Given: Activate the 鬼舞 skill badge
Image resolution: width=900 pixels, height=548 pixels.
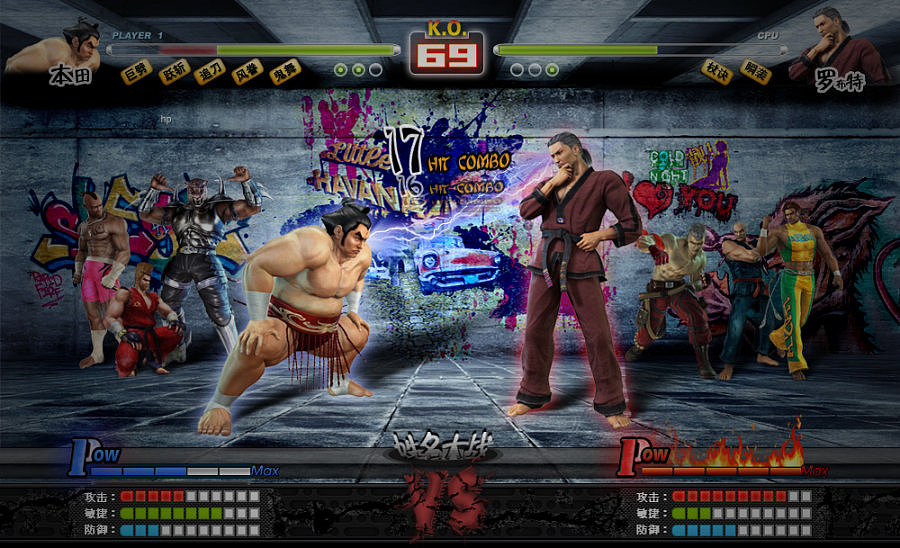Looking at the screenshot, I should (x=284, y=73).
